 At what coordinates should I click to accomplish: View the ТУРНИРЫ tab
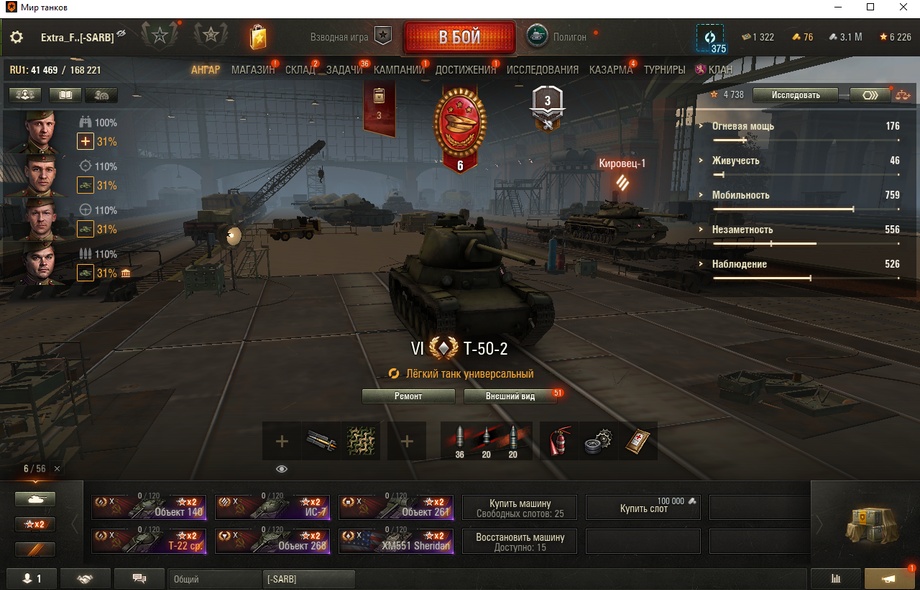[x=664, y=70]
